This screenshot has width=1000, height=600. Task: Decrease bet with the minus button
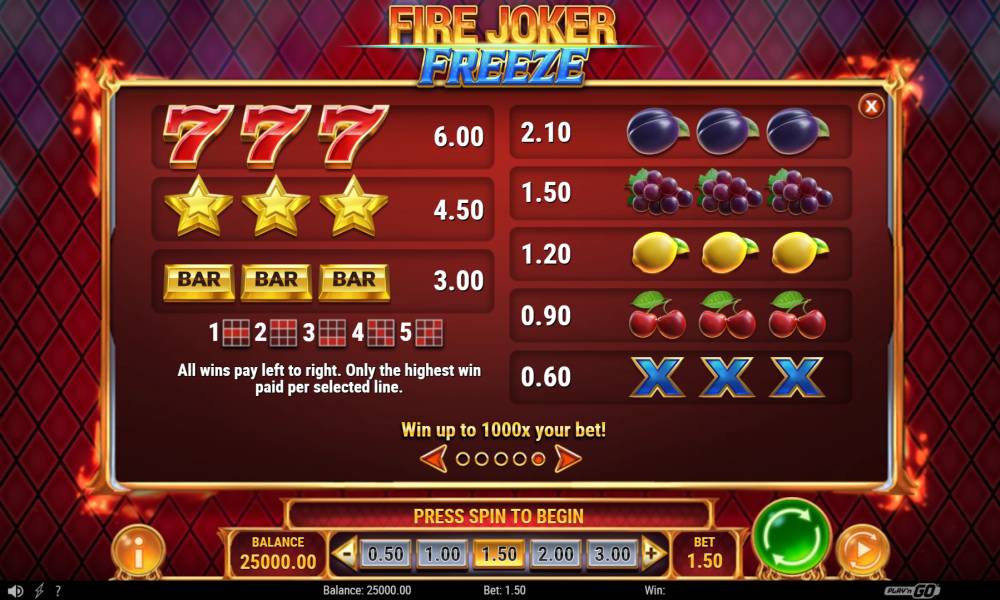pyautogui.click(x=345, y=553)
